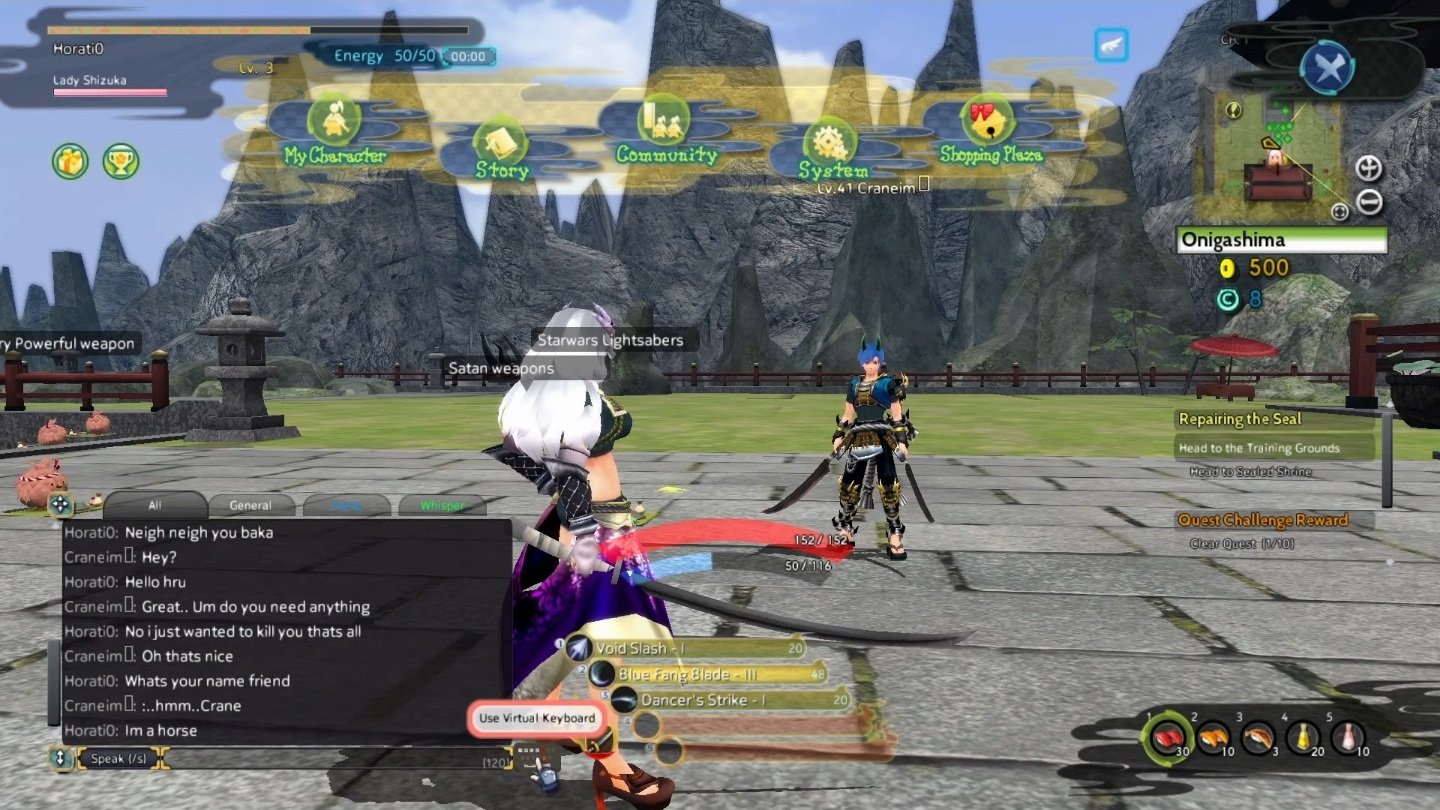This screenshot has width=1440, height=810.
Task: Switch to the General chat tab
Action: (x=250, y=505)
